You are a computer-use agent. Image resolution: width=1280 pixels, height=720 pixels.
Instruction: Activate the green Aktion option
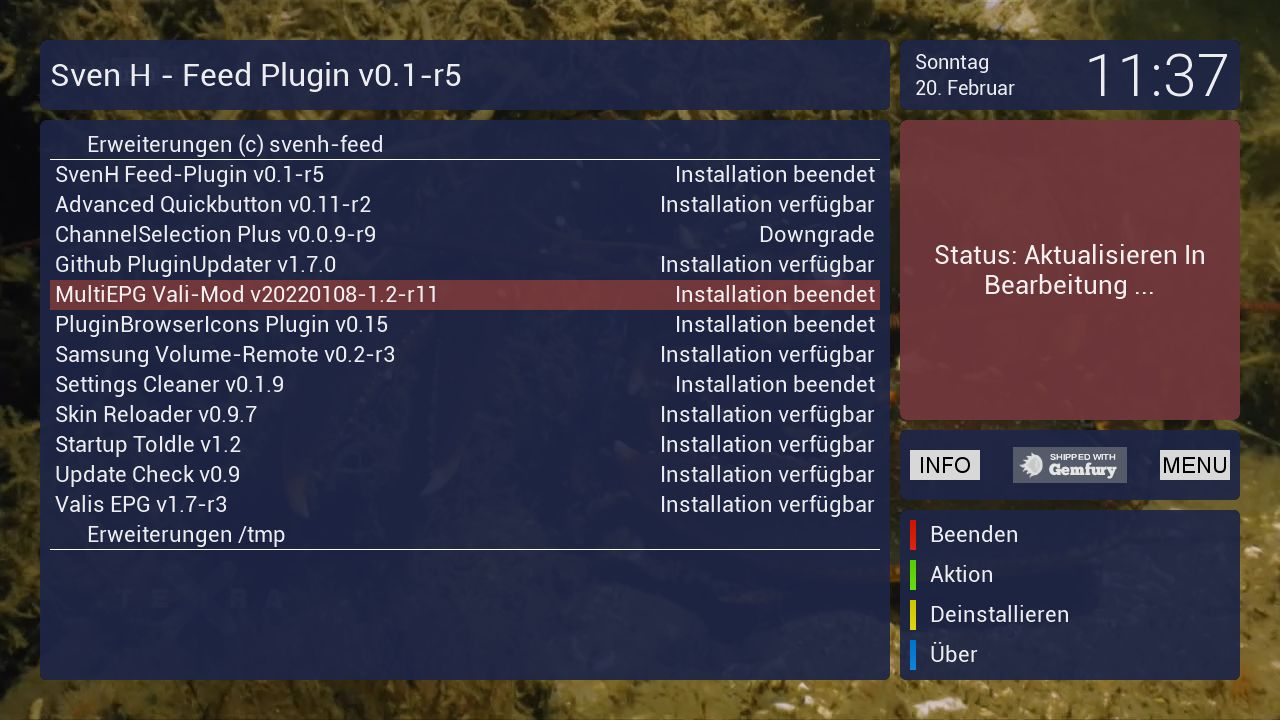pyautogui.click(x=961, y=575)
